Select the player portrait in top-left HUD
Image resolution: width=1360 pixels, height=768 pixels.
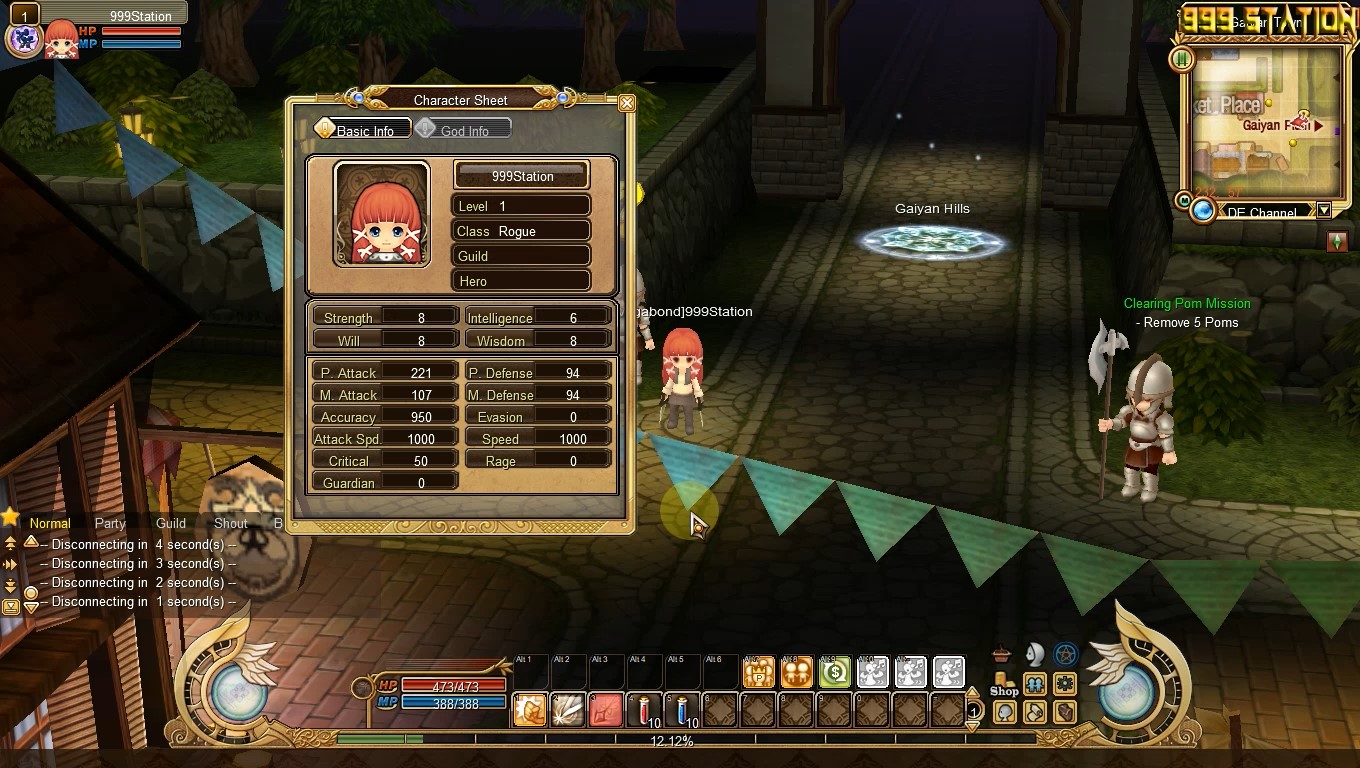click(62, 40)
